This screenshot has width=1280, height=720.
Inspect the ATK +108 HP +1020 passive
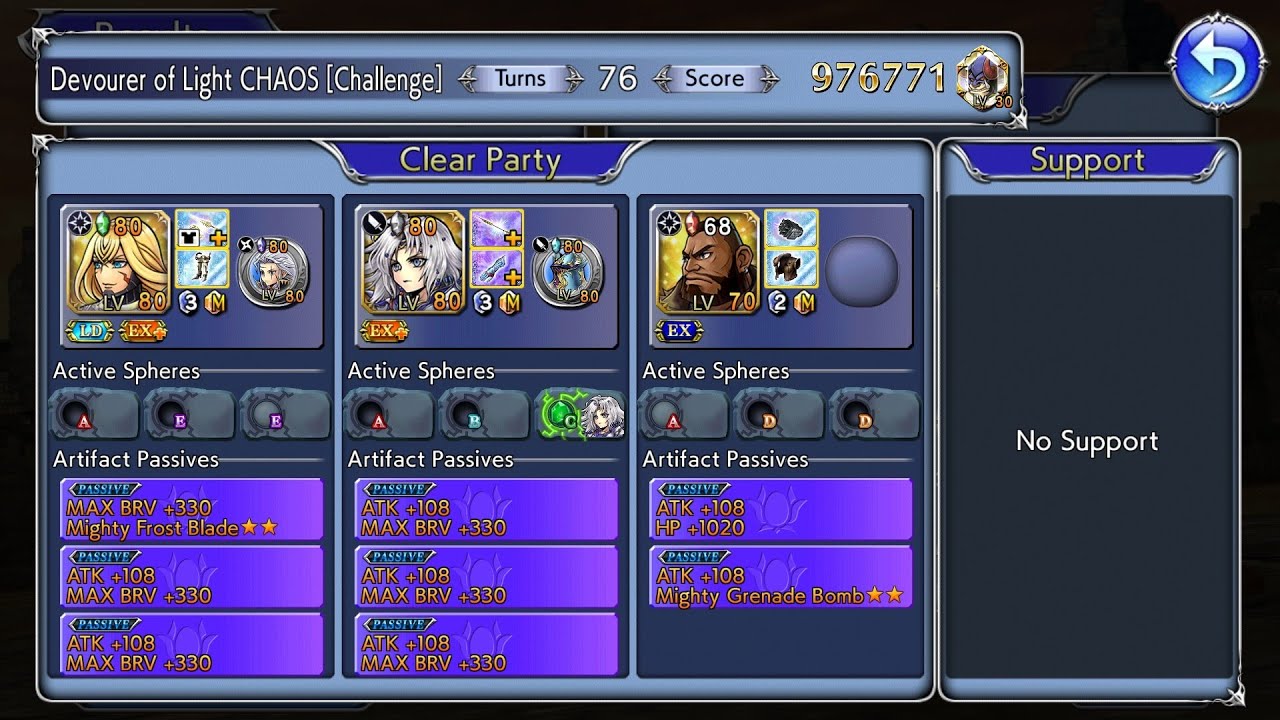click(781, 510)
